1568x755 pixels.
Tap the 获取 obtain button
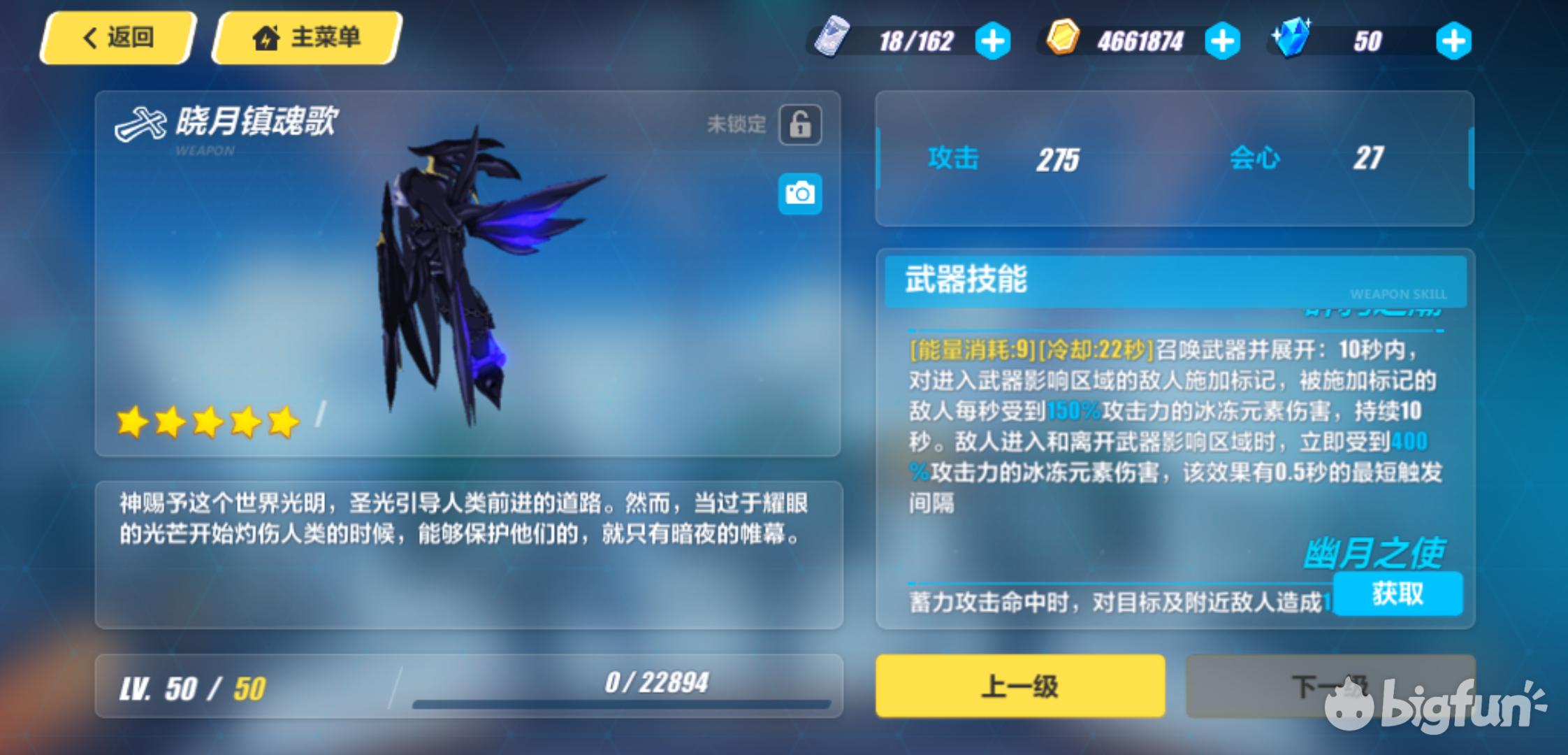1398,595
